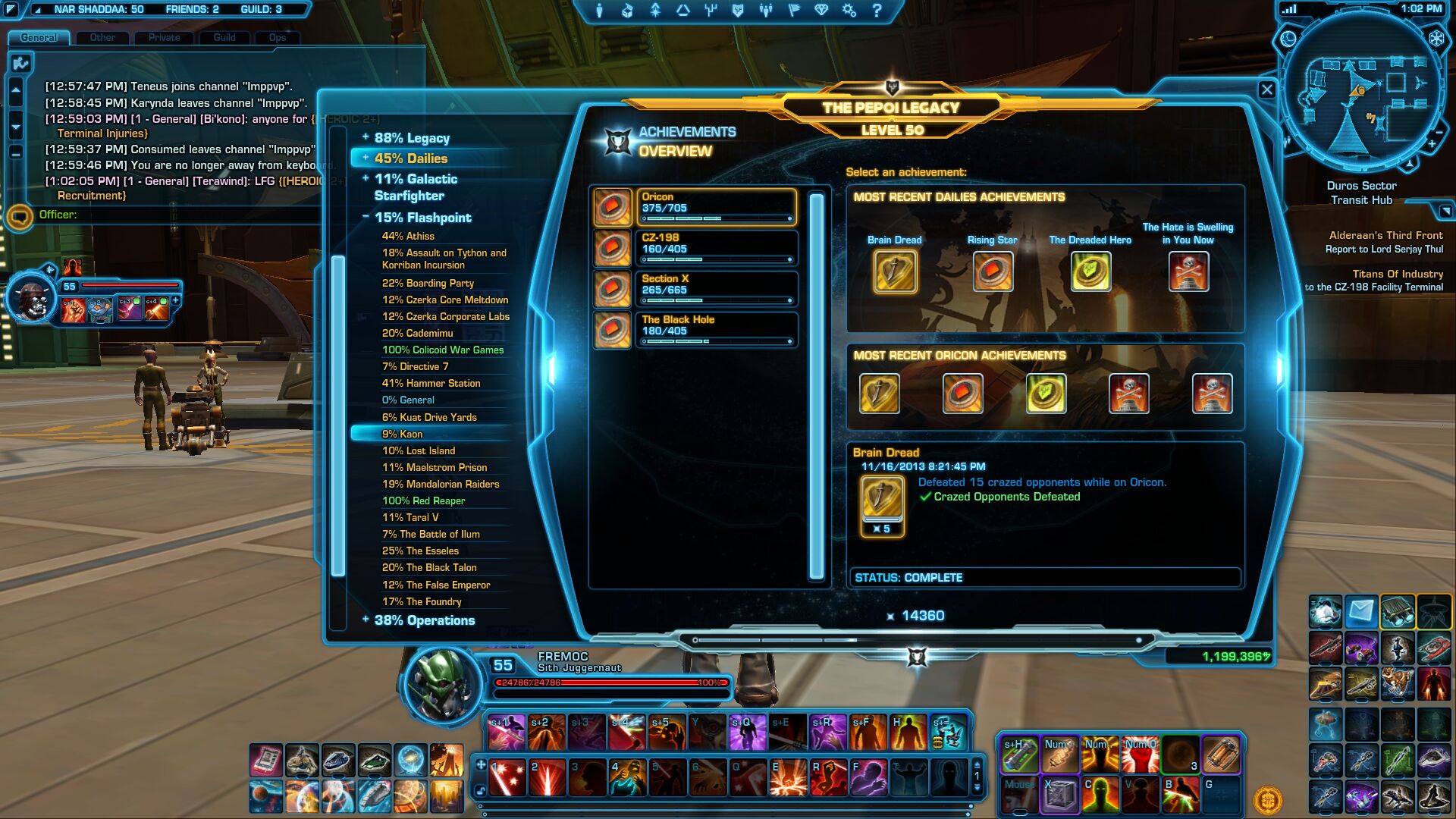This screenshot has width=1456, height=819.
Task: Expand the Legacy achievement category
Action: tap(411, 138)
